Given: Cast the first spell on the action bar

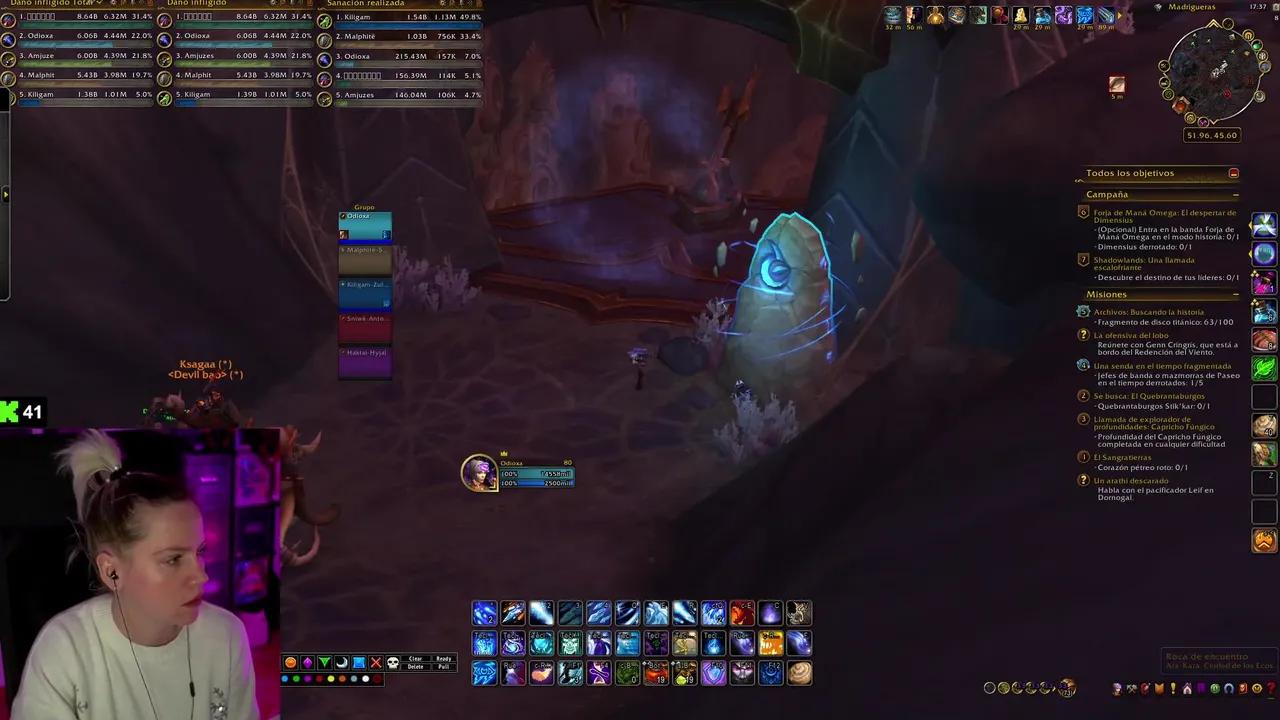Looking at the screenshot, I should 484,613.
